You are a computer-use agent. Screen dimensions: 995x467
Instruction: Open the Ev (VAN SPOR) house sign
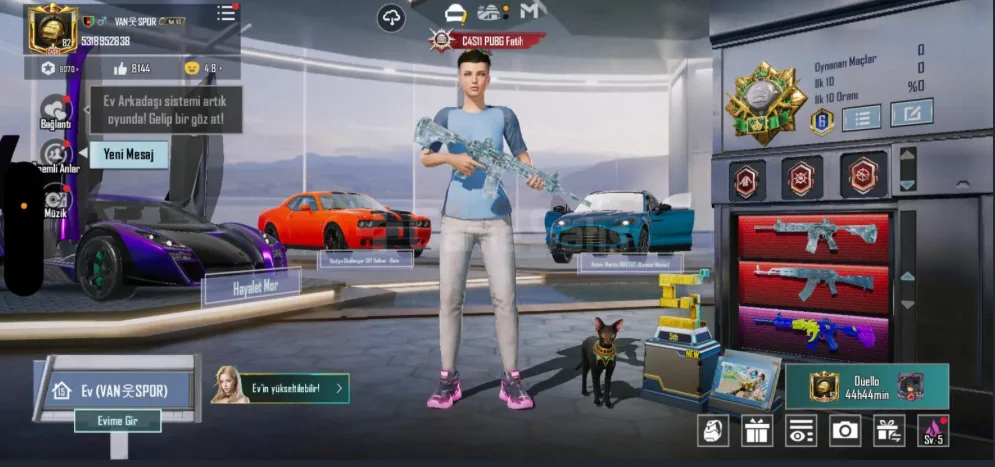[117, 389]
